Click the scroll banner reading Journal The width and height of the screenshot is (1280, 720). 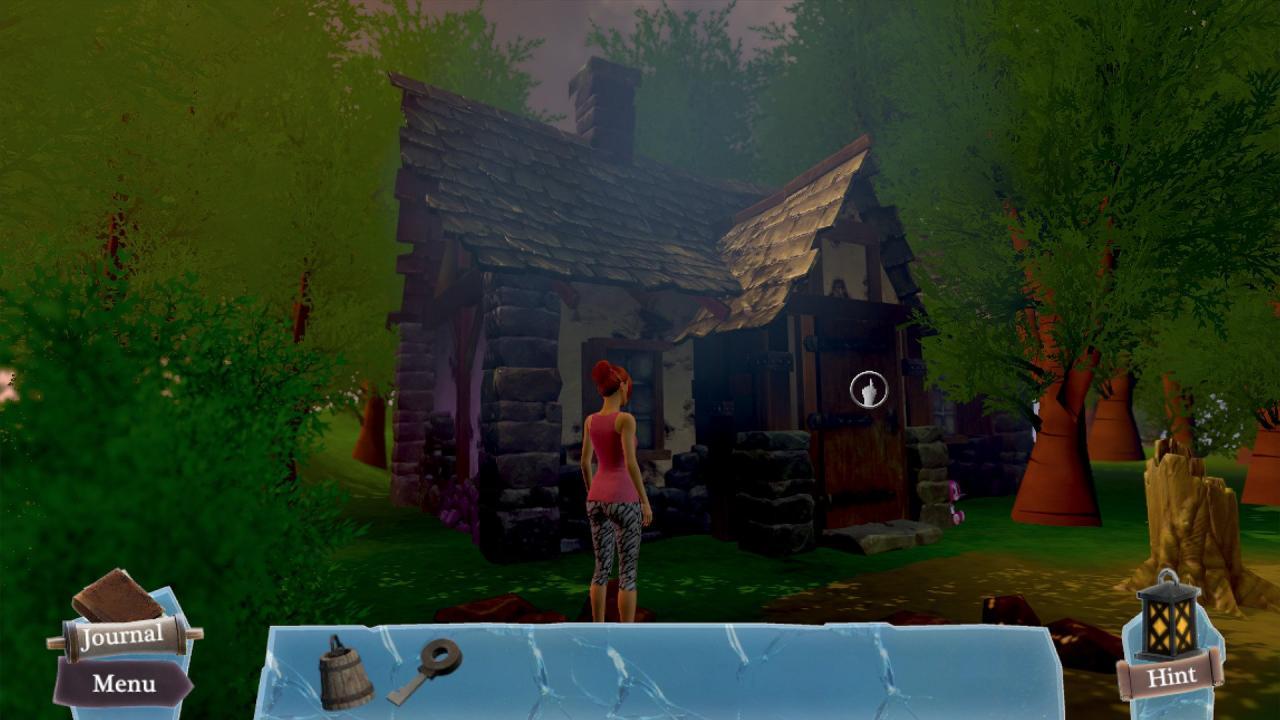click(120, 636)
